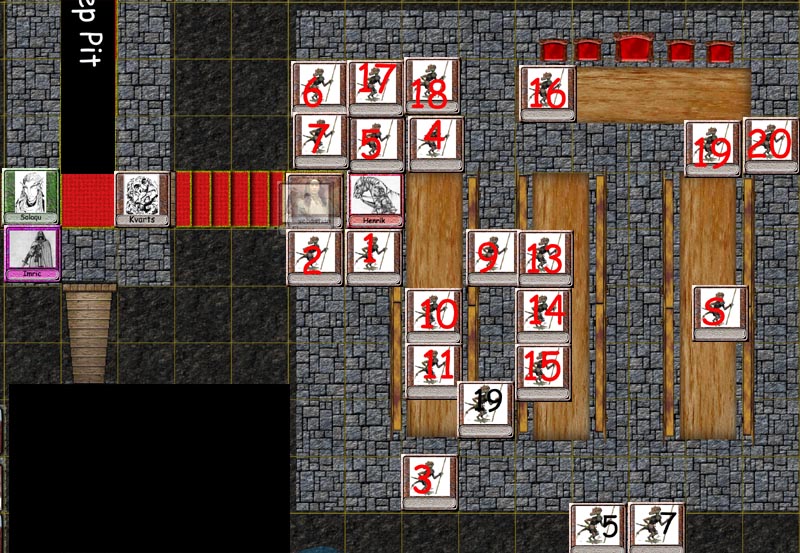
Task: Select the Solaqu character token
Action: tap(31, 196)
